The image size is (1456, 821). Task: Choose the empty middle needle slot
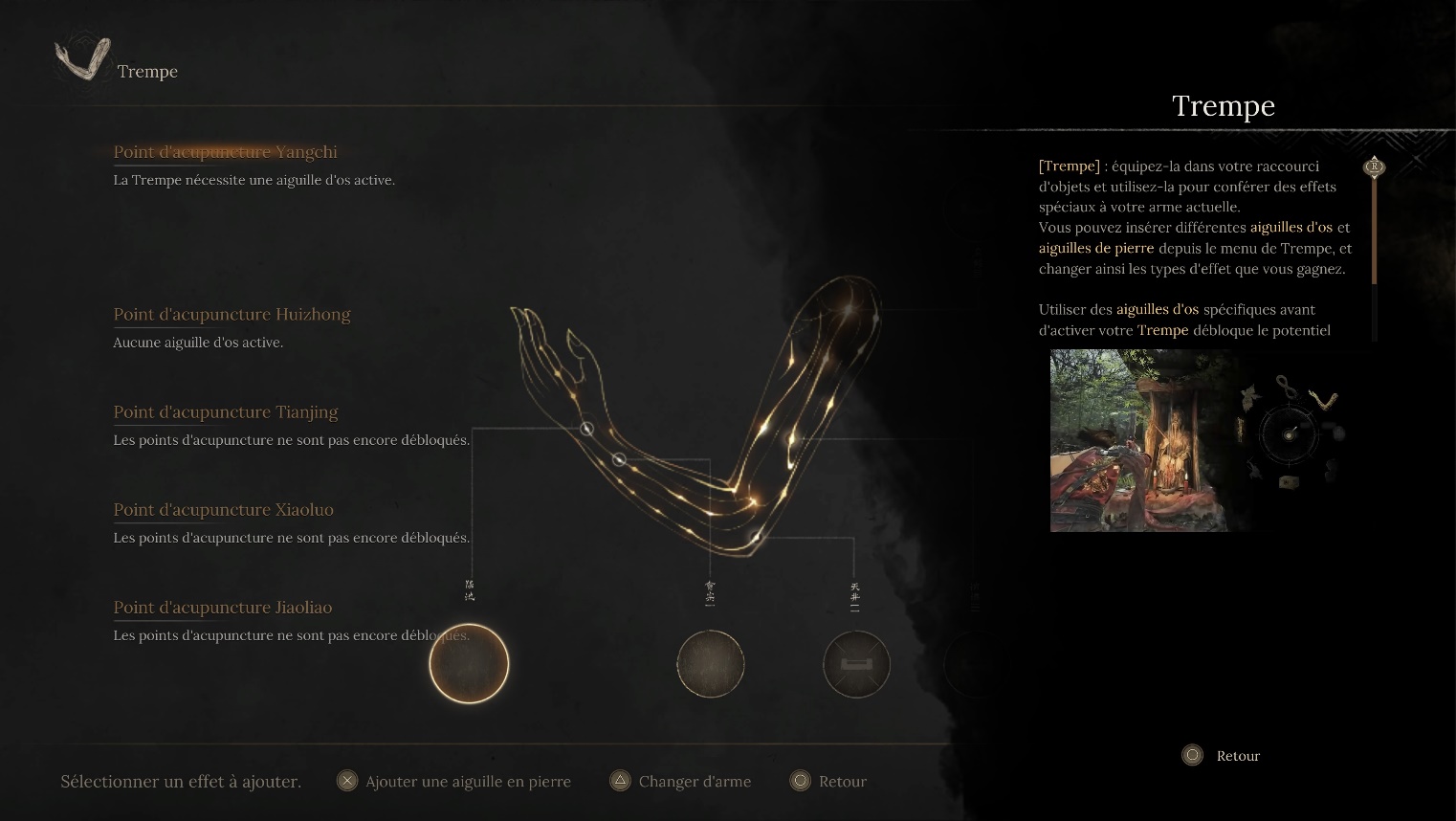tap(710, 664)
